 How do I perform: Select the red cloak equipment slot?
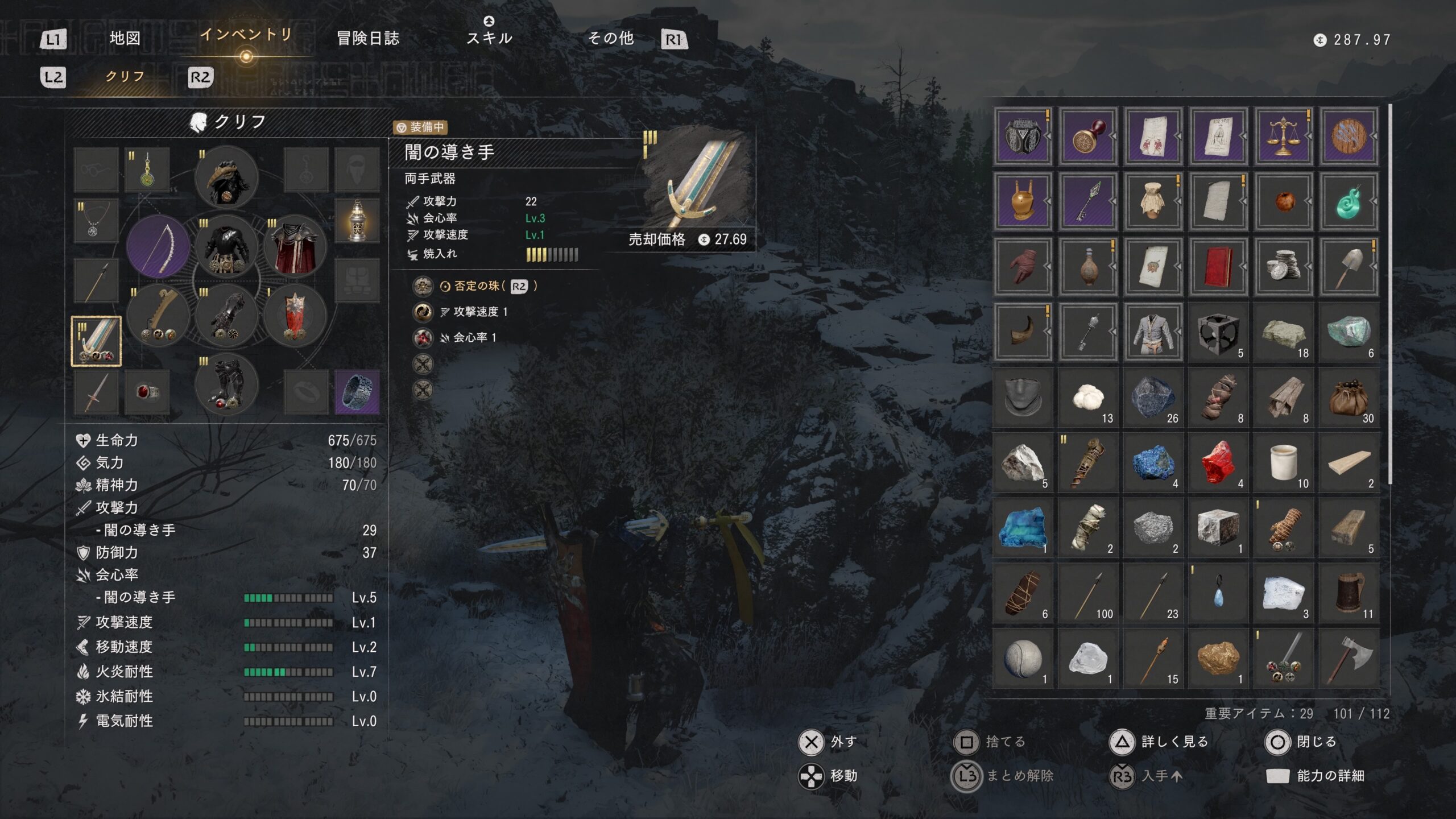295,246
